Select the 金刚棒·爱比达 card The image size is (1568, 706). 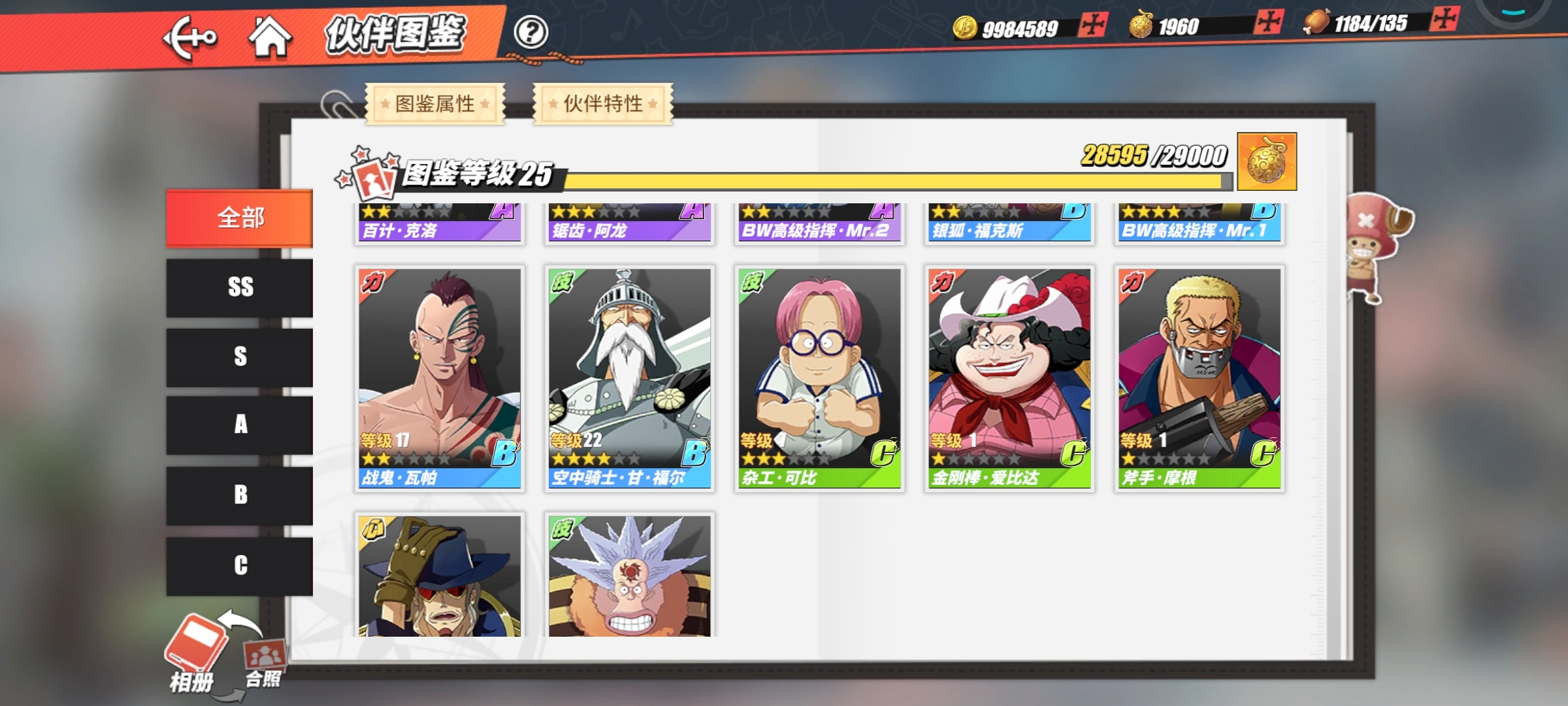[1009, 378]
